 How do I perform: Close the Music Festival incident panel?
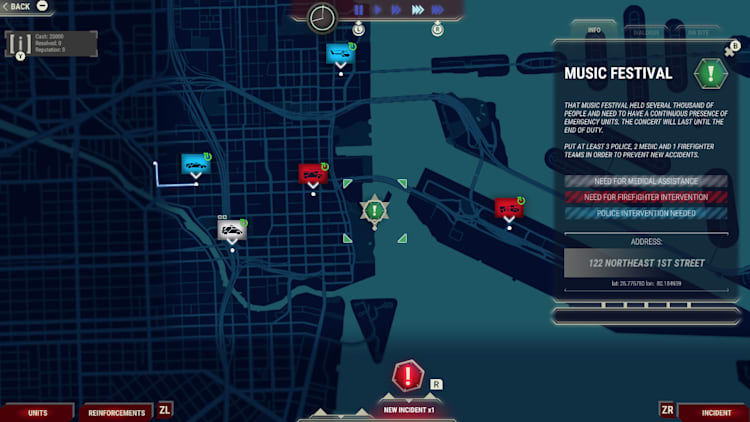(730, 50)
